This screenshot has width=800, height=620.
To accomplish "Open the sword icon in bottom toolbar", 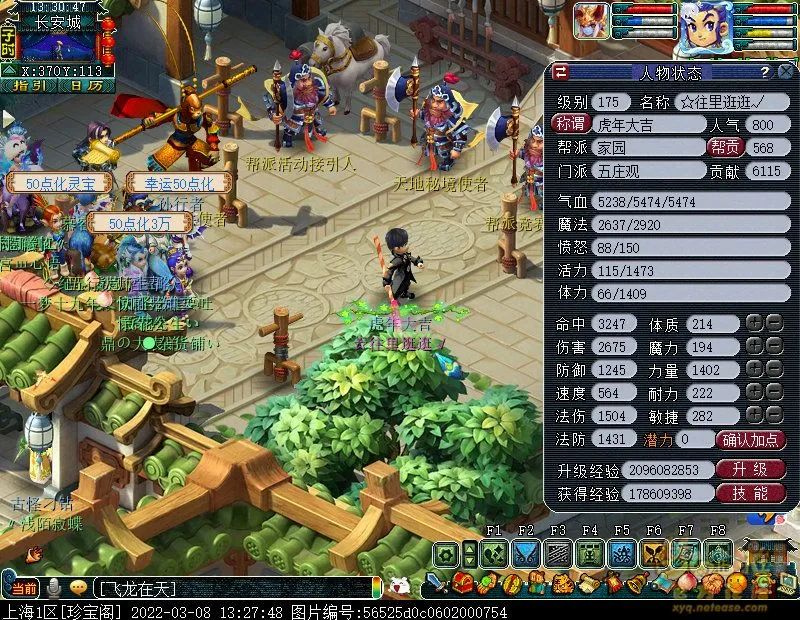I will pos(437,584).
